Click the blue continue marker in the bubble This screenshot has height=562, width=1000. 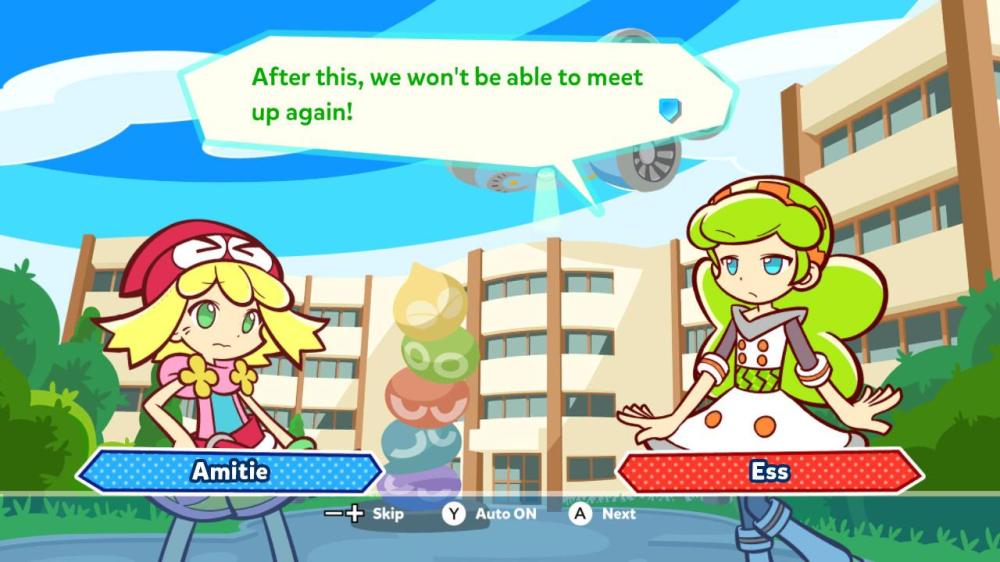(x=669, y=108)
